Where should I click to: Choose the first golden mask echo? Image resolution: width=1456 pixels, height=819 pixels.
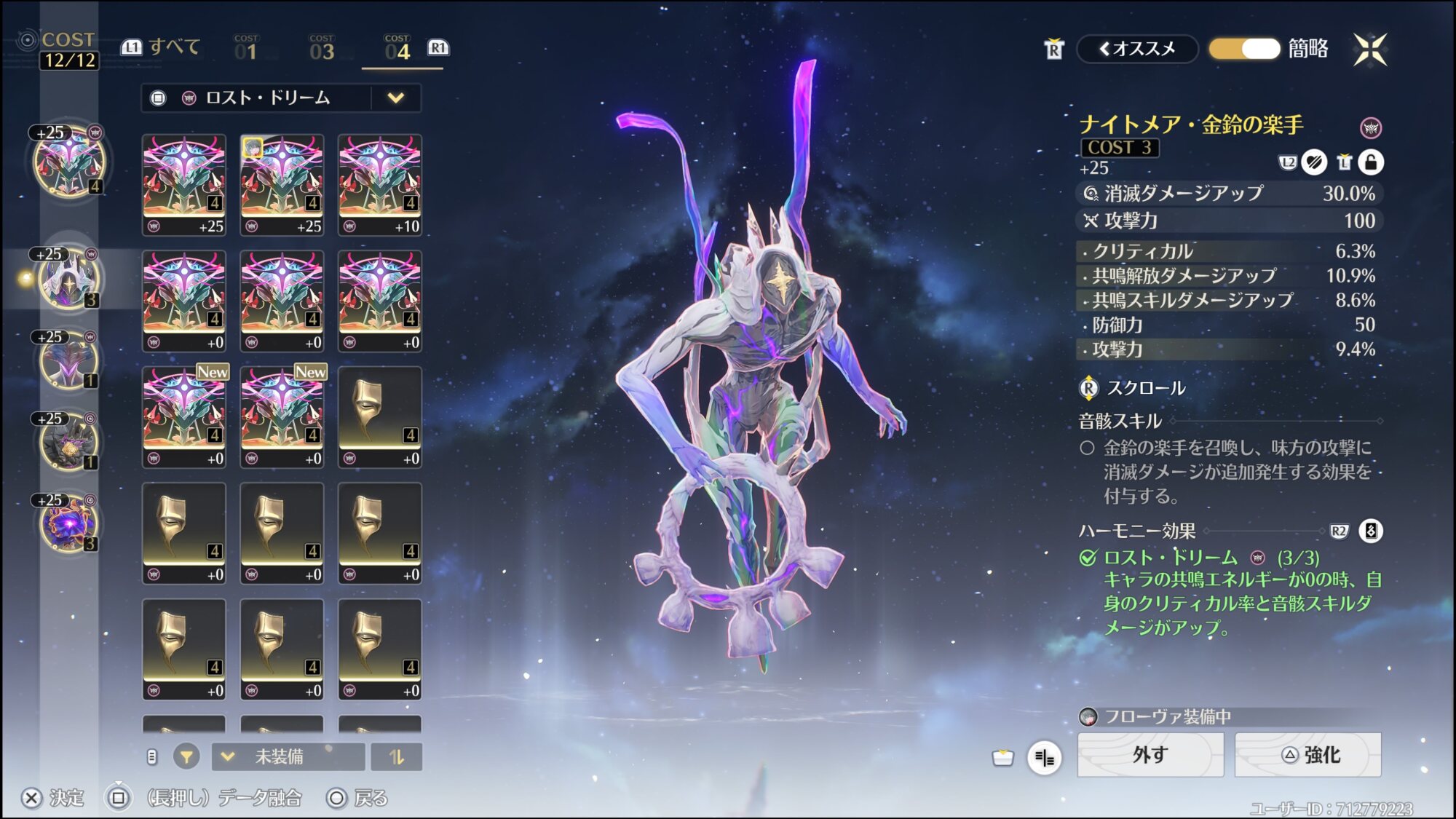coord(380,416)
